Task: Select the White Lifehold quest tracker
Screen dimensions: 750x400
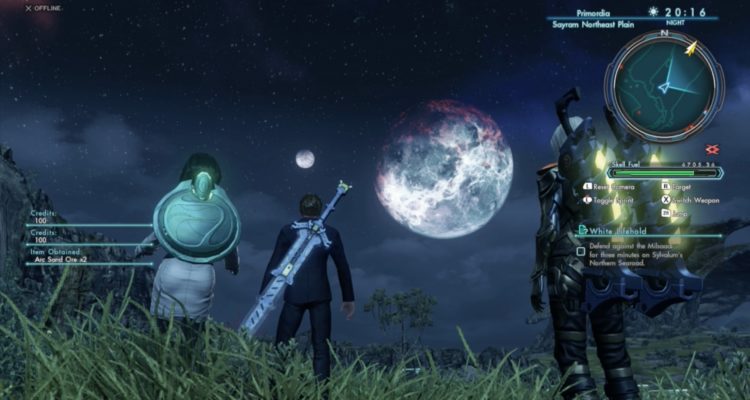Action: click(x=615, y=231)
